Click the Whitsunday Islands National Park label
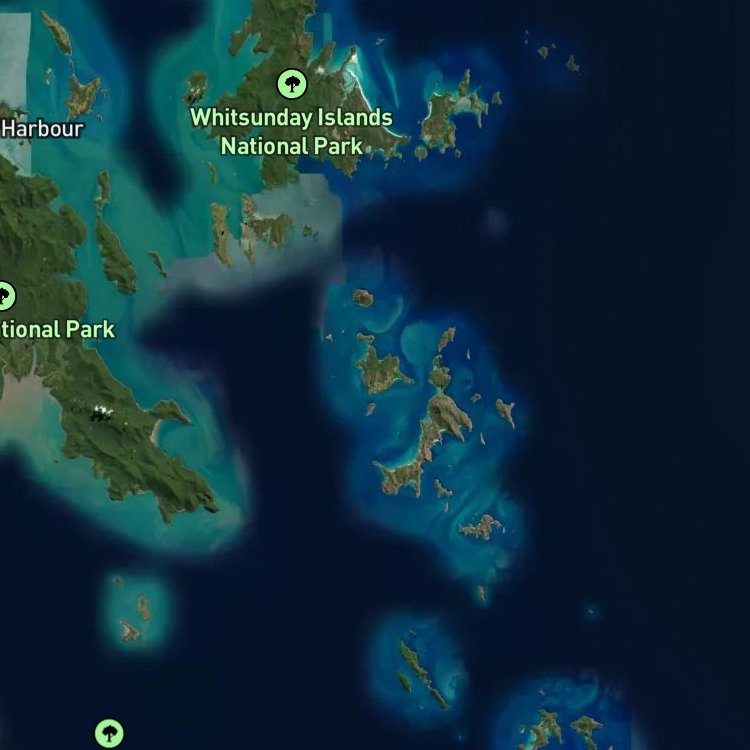The height and width of the screenshot is (750, 750). click(x=291, y=131)
